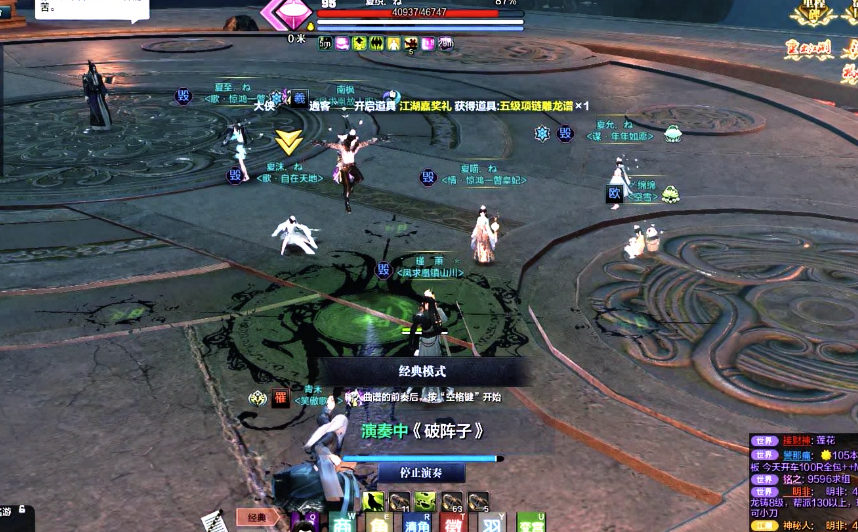858x532 pixels.
Task: Play the 商 note key
Action: (343, 524)
